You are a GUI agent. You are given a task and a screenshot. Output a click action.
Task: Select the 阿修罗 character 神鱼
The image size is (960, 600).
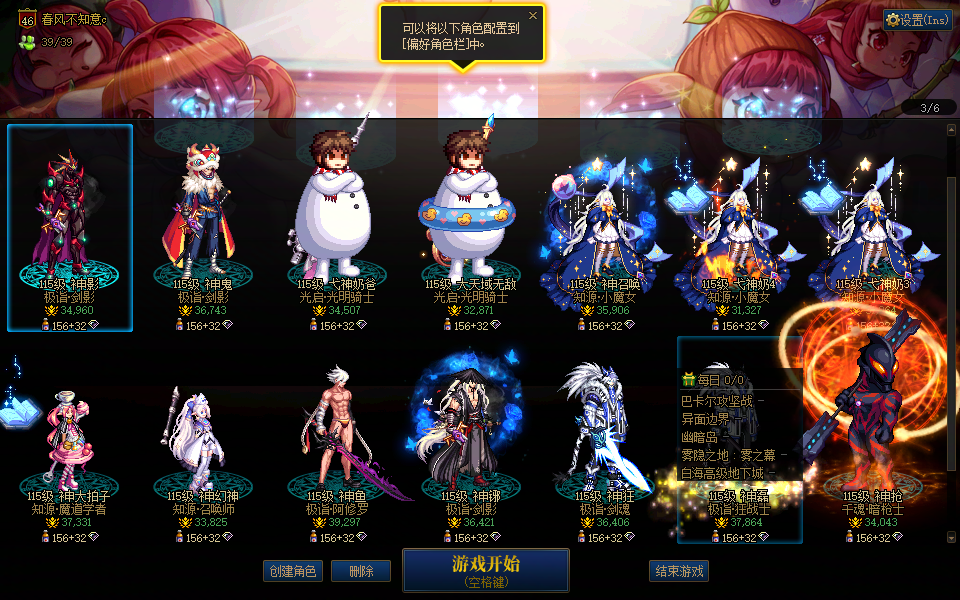(x=338, y=440)
